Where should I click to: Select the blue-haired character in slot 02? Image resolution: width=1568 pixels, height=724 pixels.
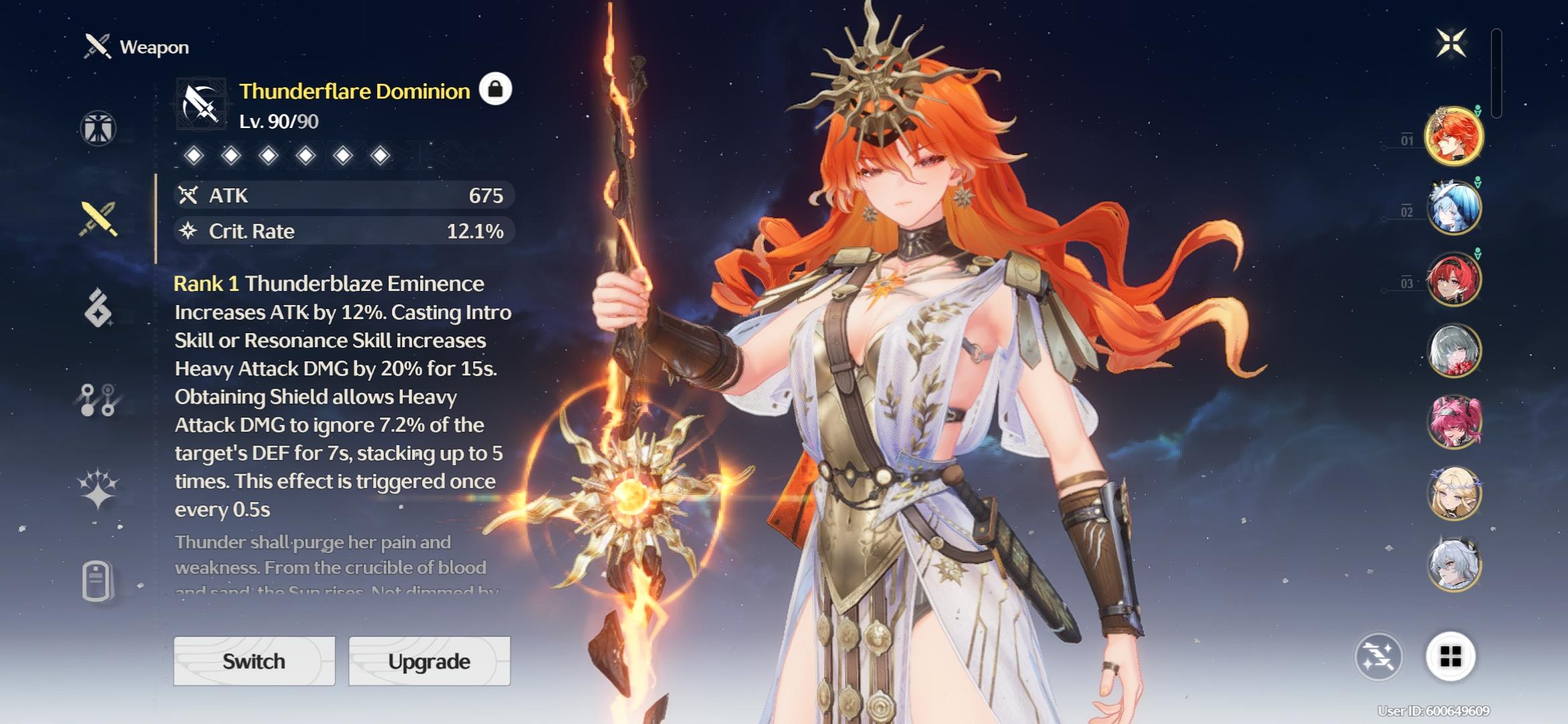1453,208
